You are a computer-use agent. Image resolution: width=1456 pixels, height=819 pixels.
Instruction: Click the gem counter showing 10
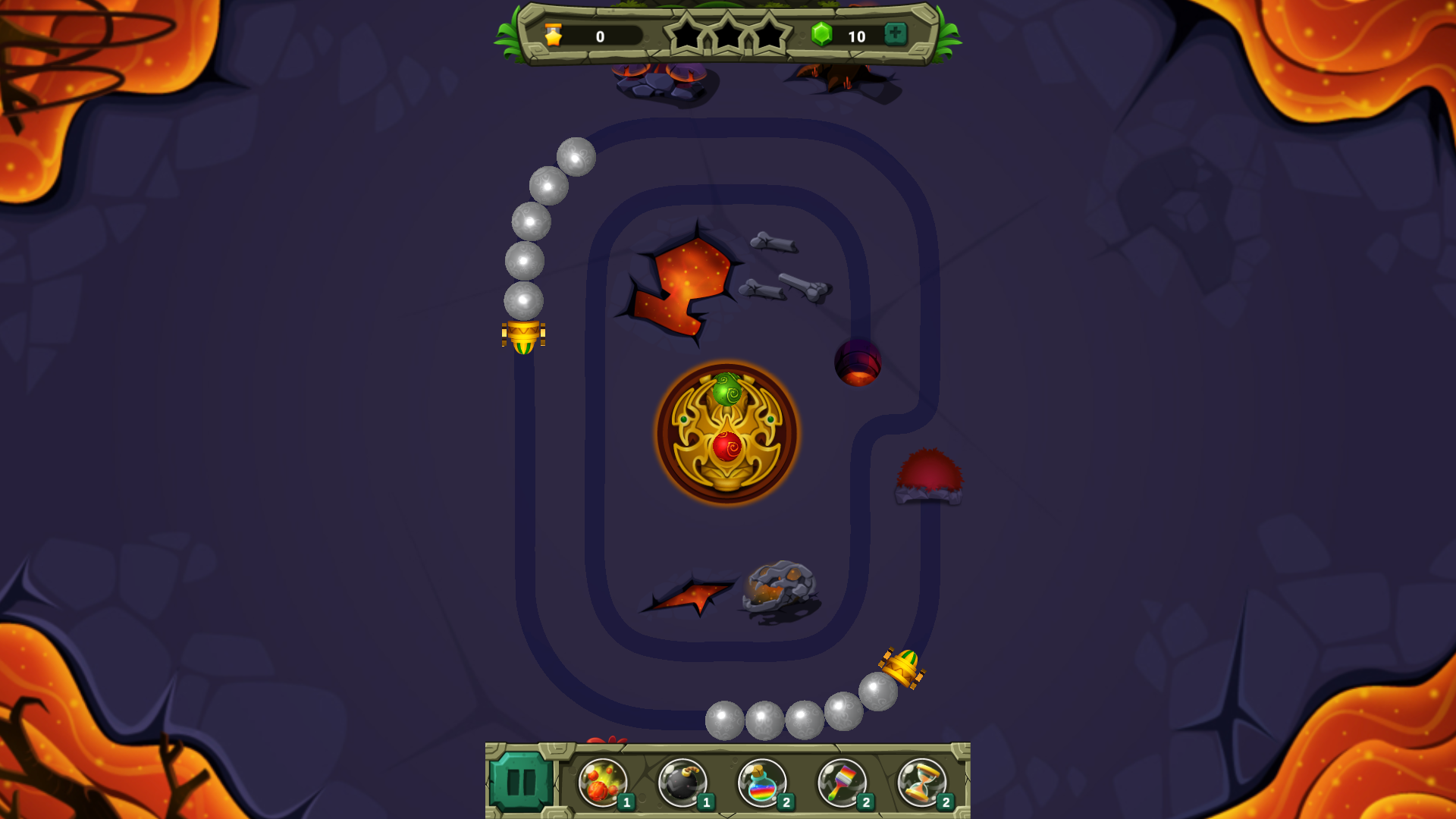click(x=858, y=34)
